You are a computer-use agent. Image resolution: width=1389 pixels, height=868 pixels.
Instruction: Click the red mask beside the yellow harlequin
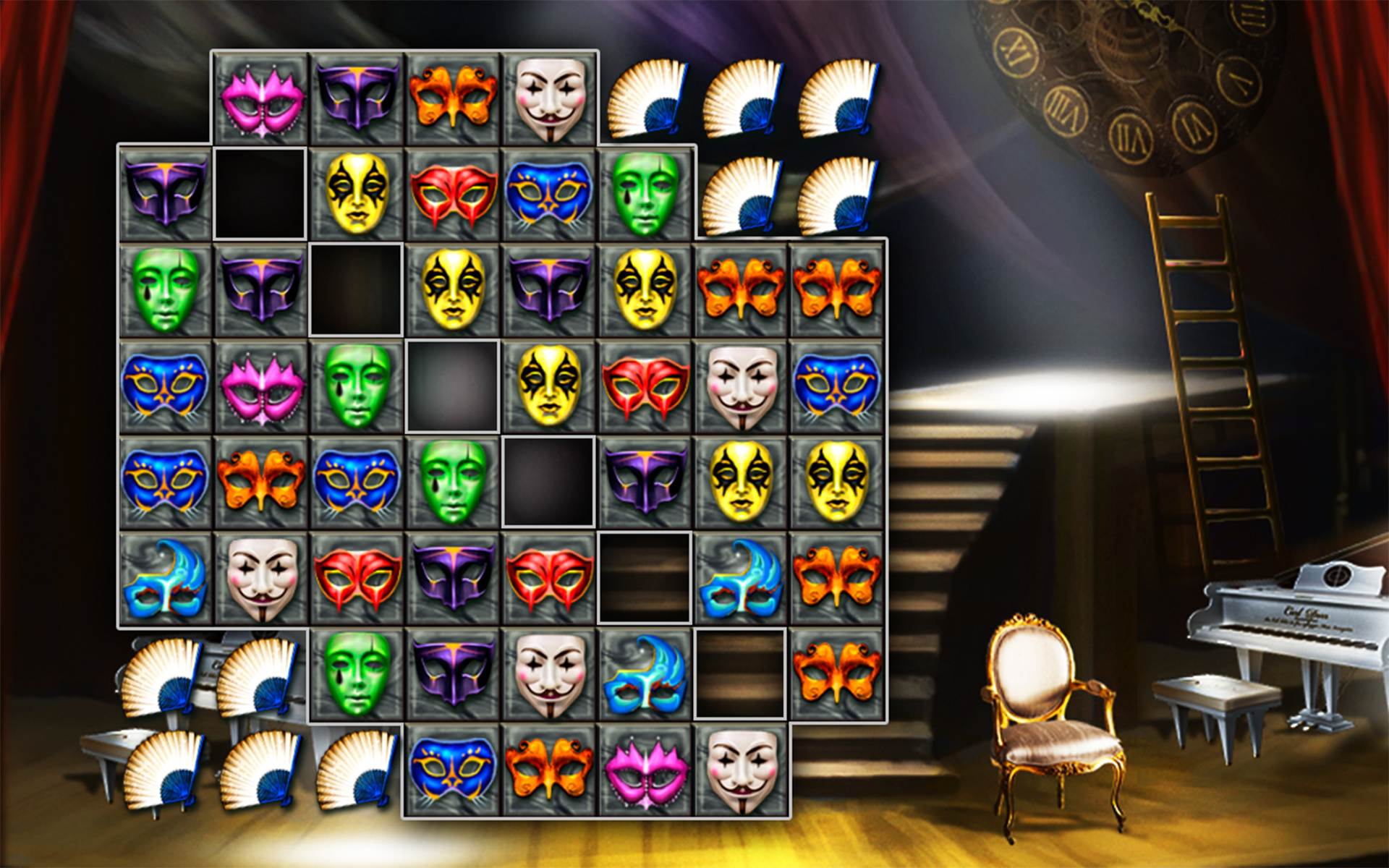[456, 192]
